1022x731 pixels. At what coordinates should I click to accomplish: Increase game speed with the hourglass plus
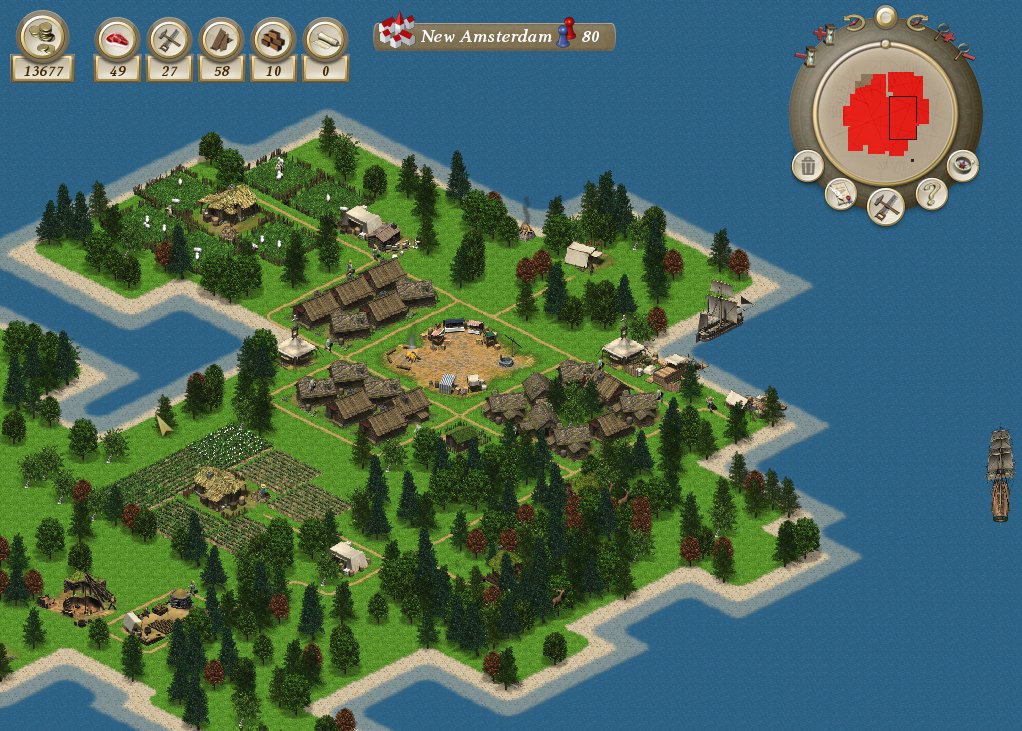coord(826,34)
